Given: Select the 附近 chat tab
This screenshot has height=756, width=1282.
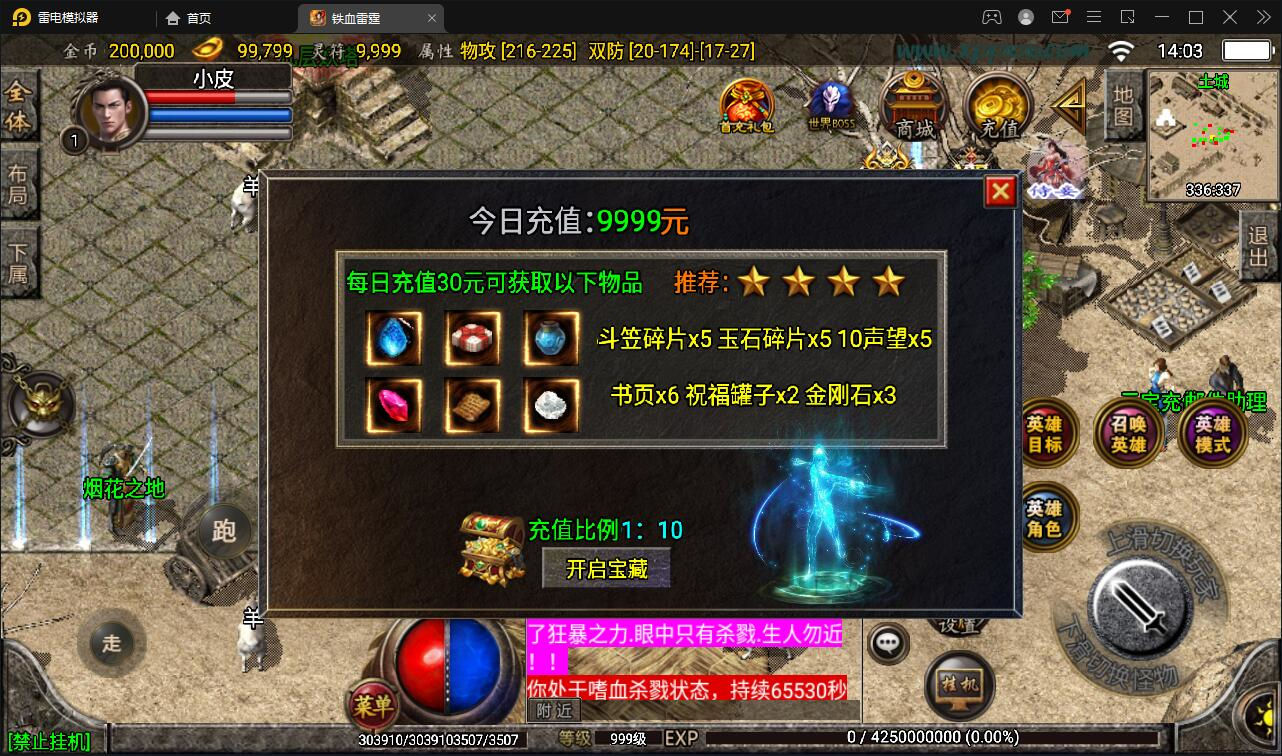Looking at the screenshot, I should (x=553, y=711).
